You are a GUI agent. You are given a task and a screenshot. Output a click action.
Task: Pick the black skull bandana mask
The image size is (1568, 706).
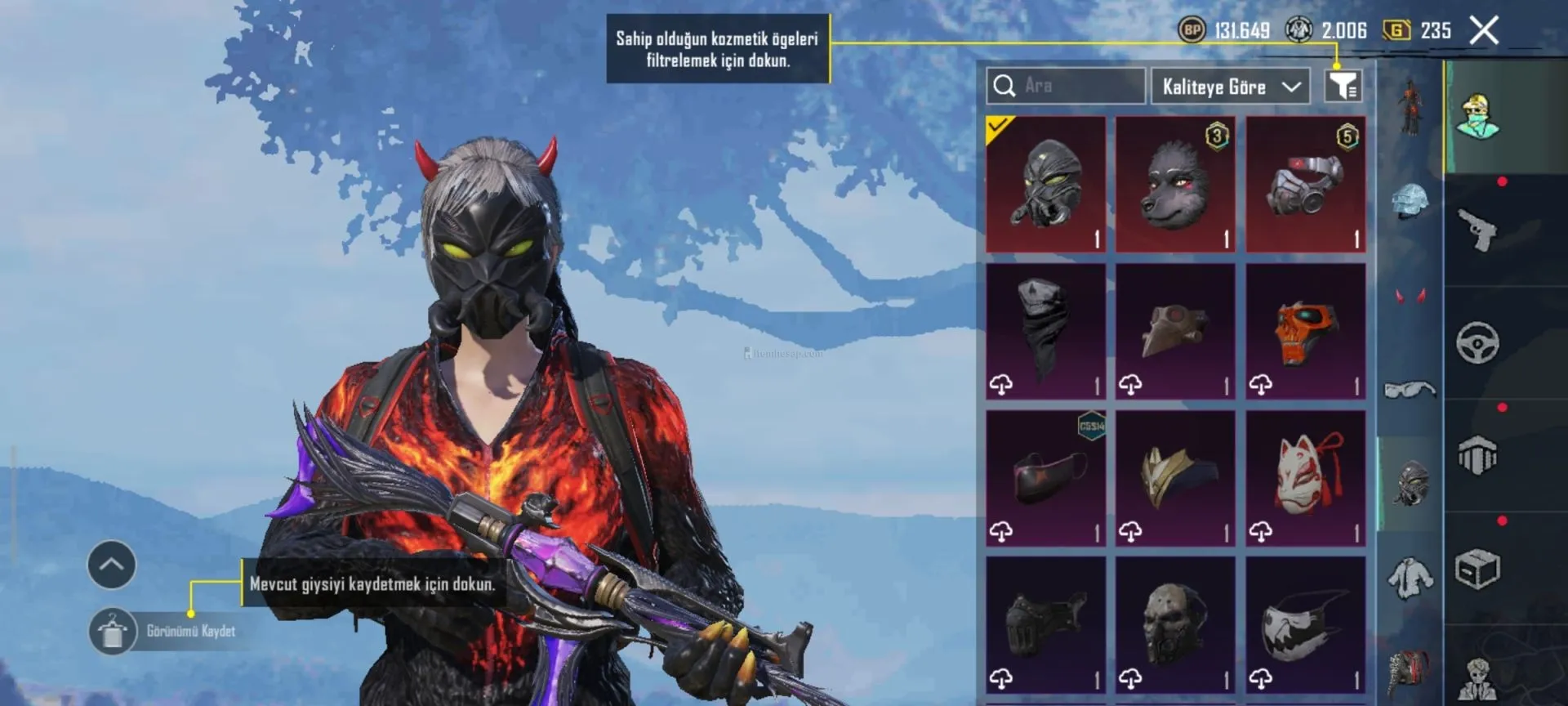[x=1045, y=331]
